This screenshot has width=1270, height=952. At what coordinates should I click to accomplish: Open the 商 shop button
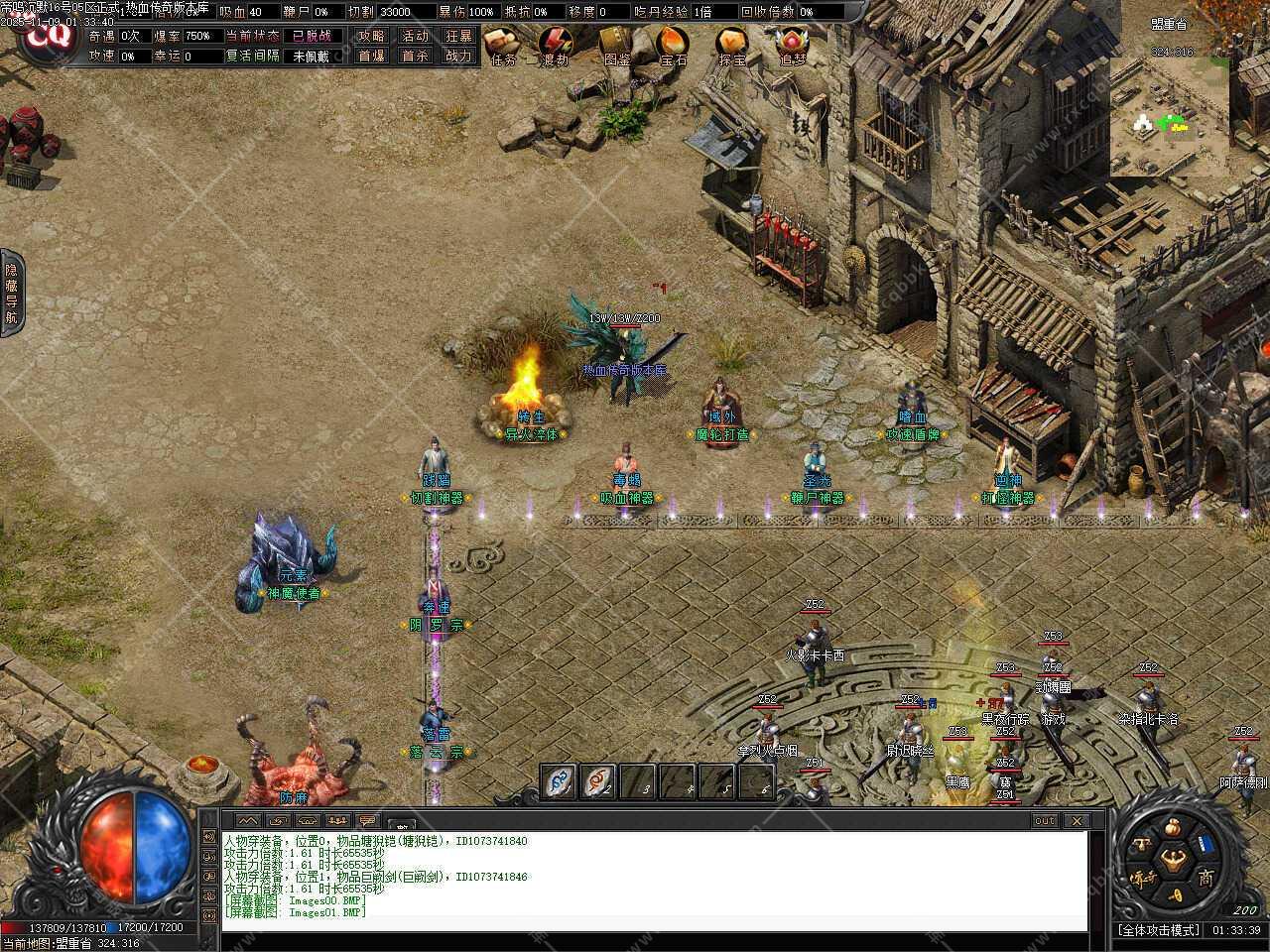coord(1206,877)
